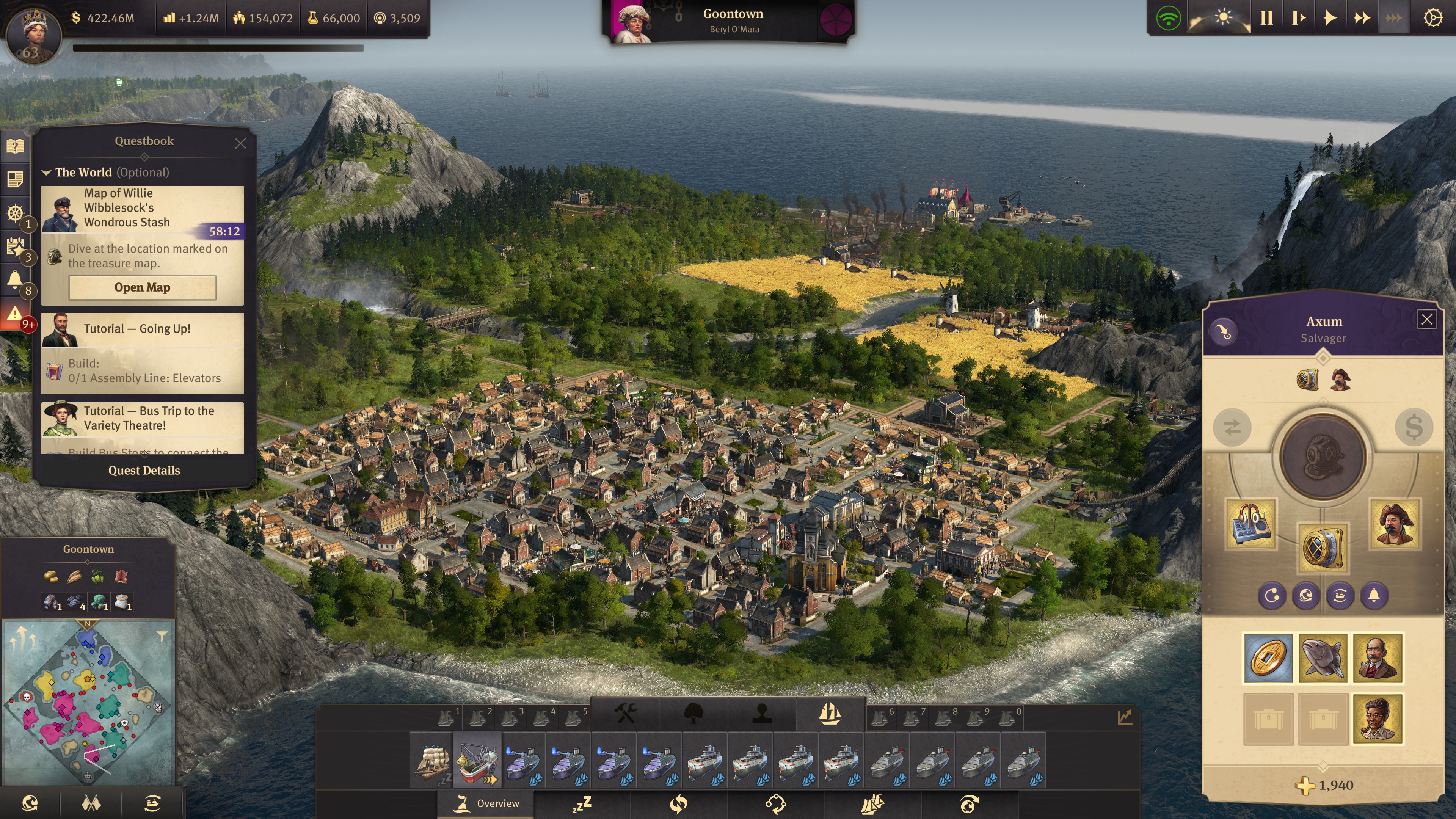1456x819 pixels.
Task: Select the fish cargo slot
Action: point(1323,658)
